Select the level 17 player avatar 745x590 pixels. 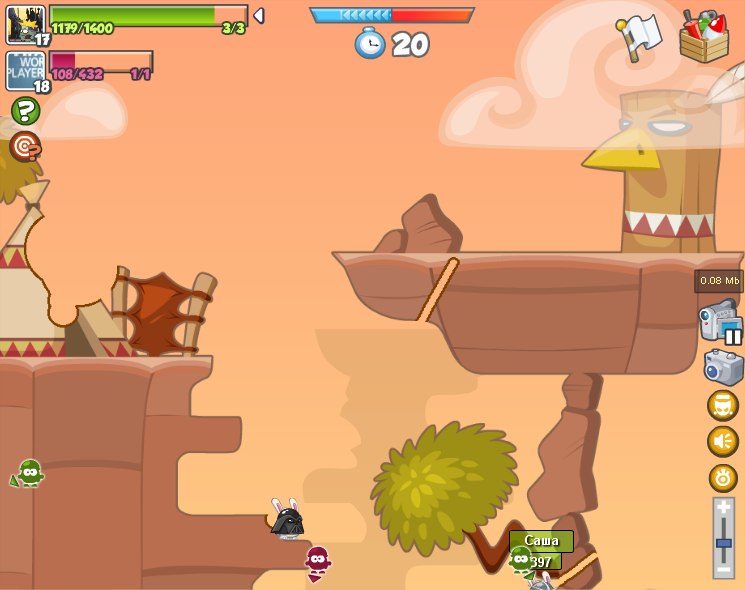(26, 25)
